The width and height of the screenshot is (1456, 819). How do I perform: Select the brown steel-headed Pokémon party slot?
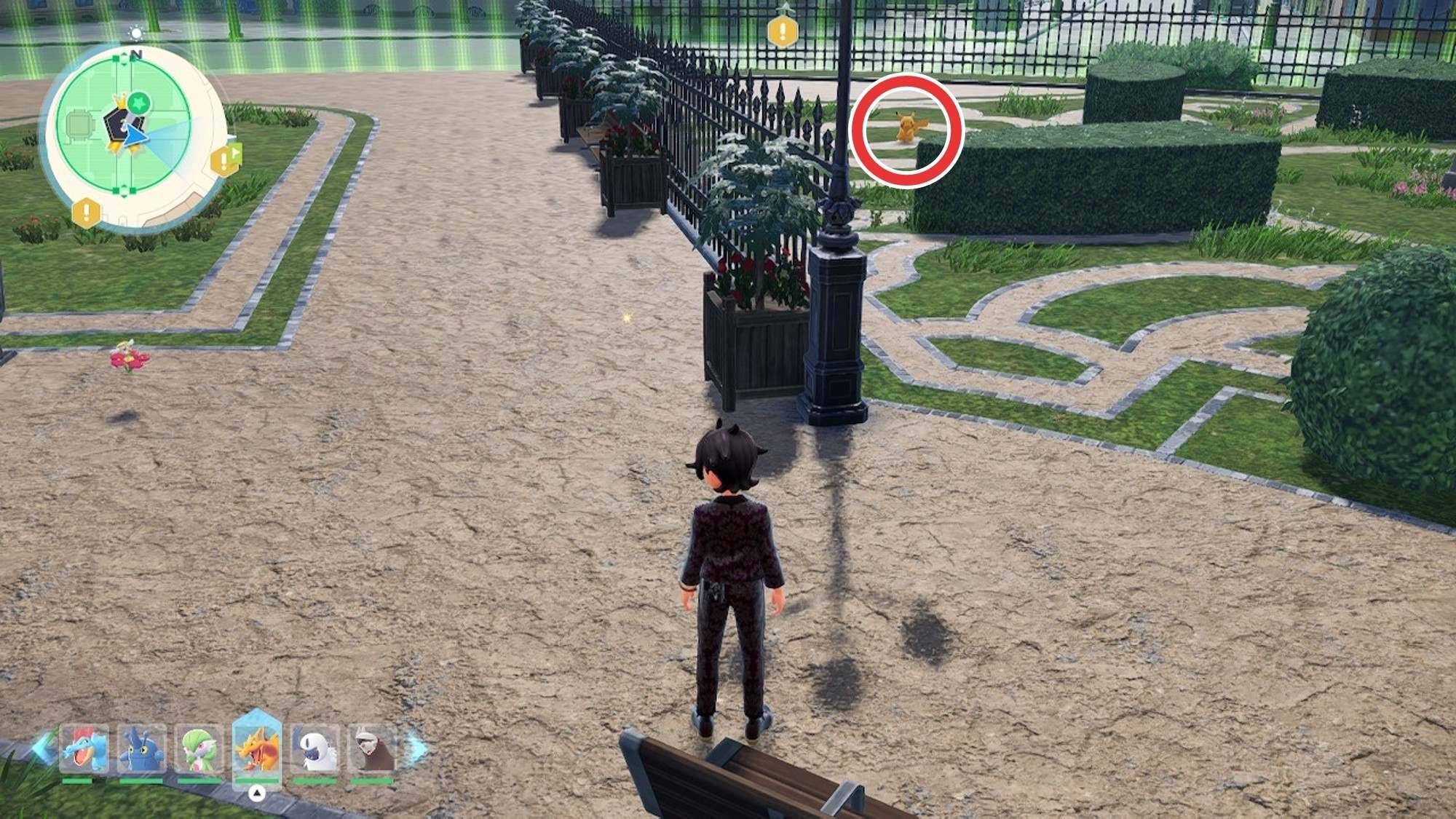tap(371, 750)
